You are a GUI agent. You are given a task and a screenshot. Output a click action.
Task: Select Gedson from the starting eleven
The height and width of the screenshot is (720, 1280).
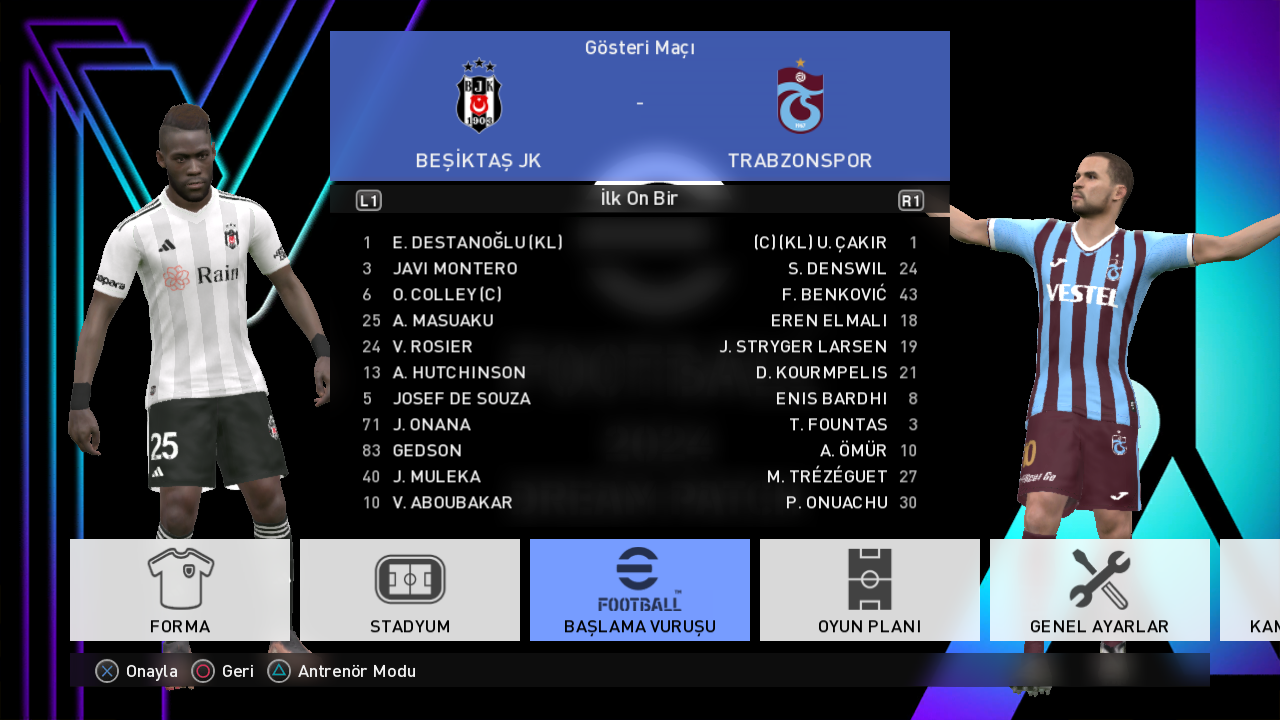(427, 451)
